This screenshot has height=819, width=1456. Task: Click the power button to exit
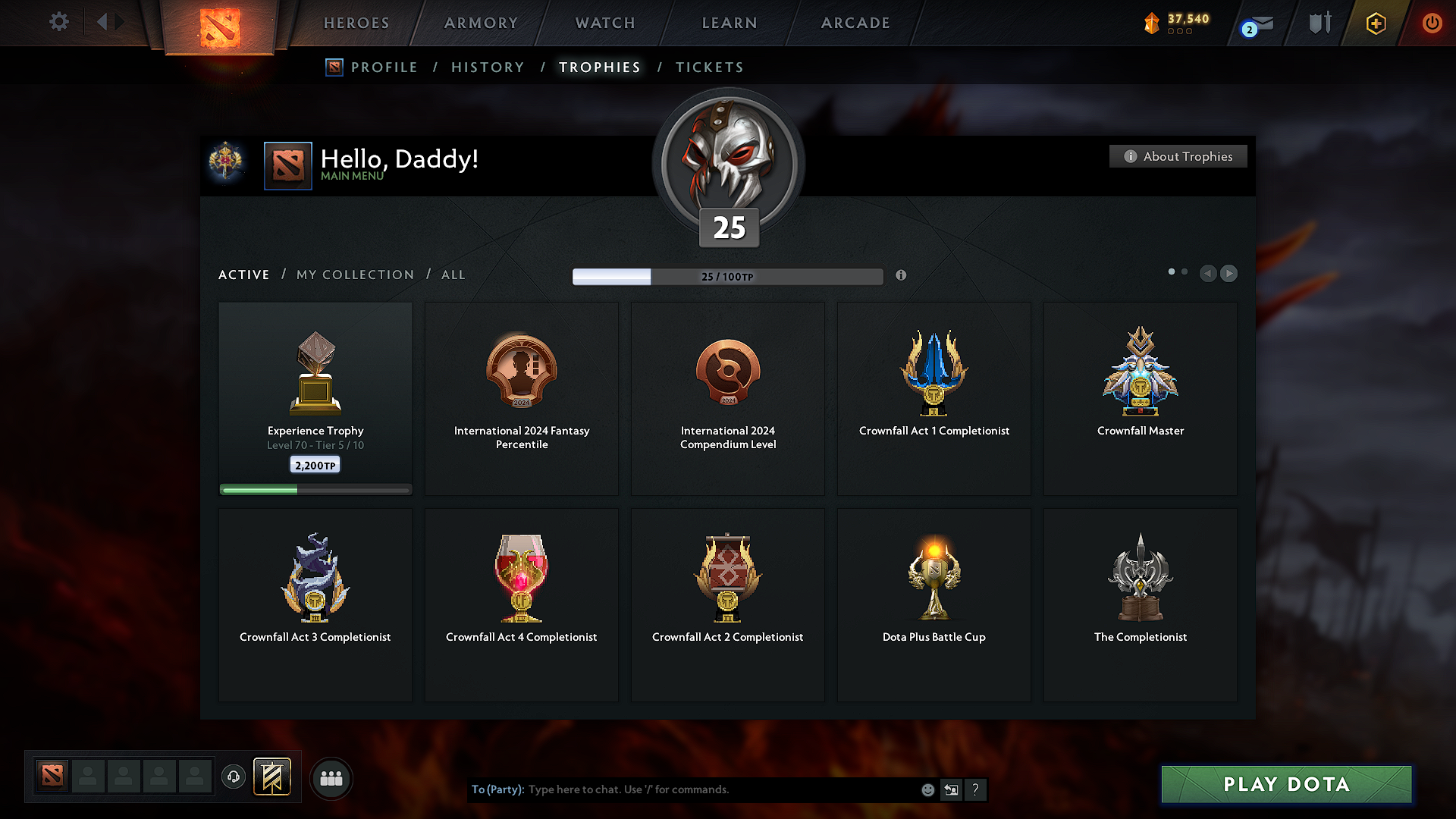(x=1432, y=24)
